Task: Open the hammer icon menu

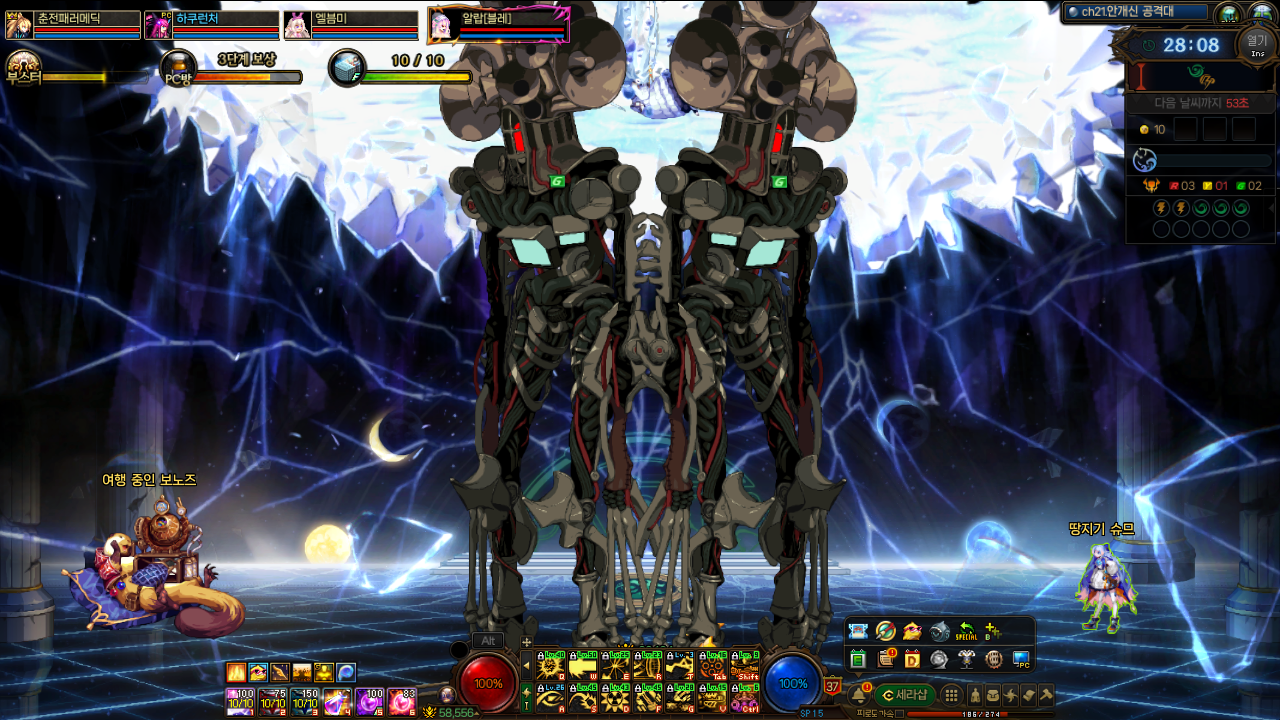Action: 1046,694
